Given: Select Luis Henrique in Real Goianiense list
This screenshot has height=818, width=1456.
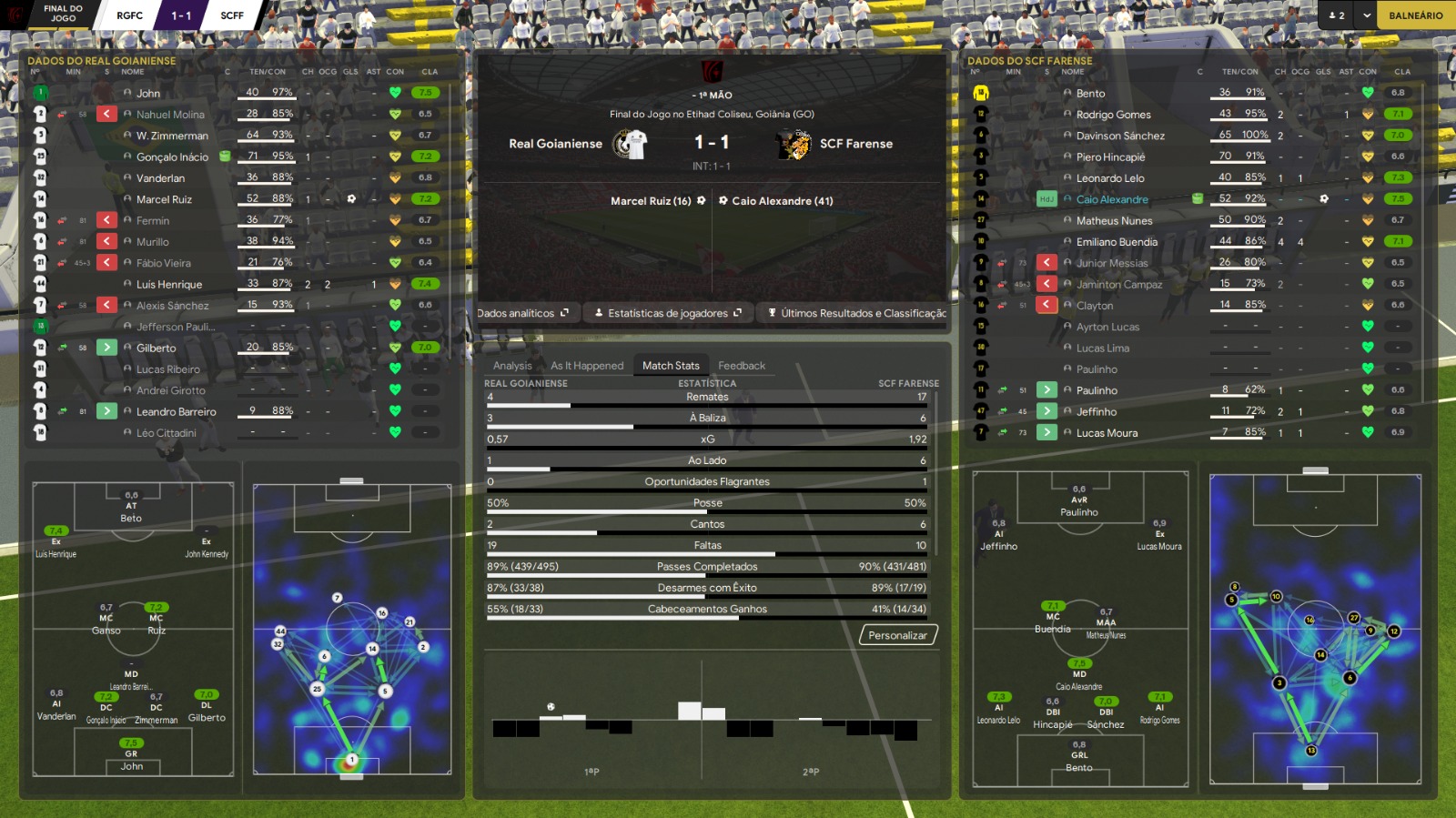Looking at the screenshot, I should click(169, 285).
